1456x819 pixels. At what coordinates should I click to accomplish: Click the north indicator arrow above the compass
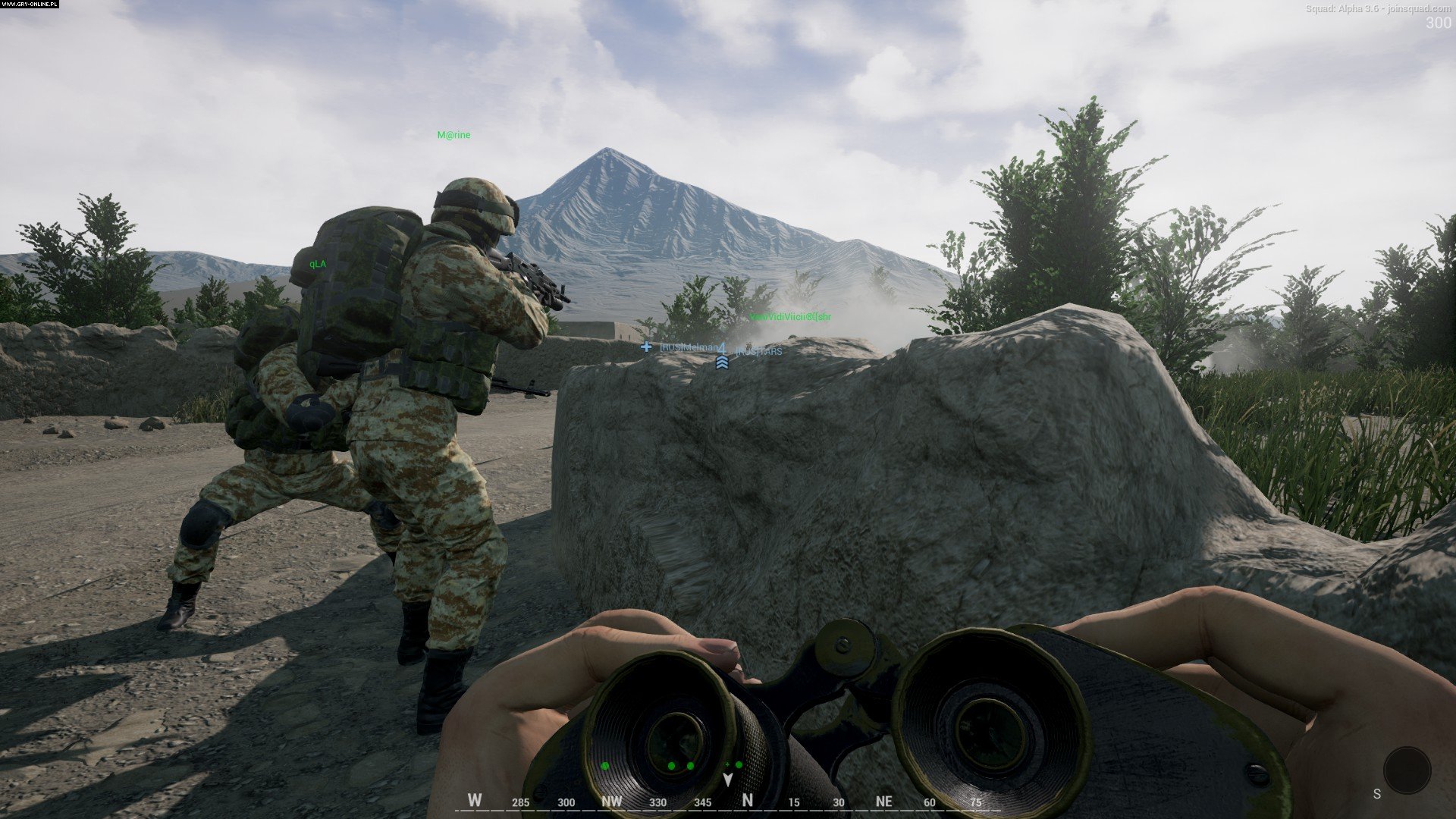[728, 780]
